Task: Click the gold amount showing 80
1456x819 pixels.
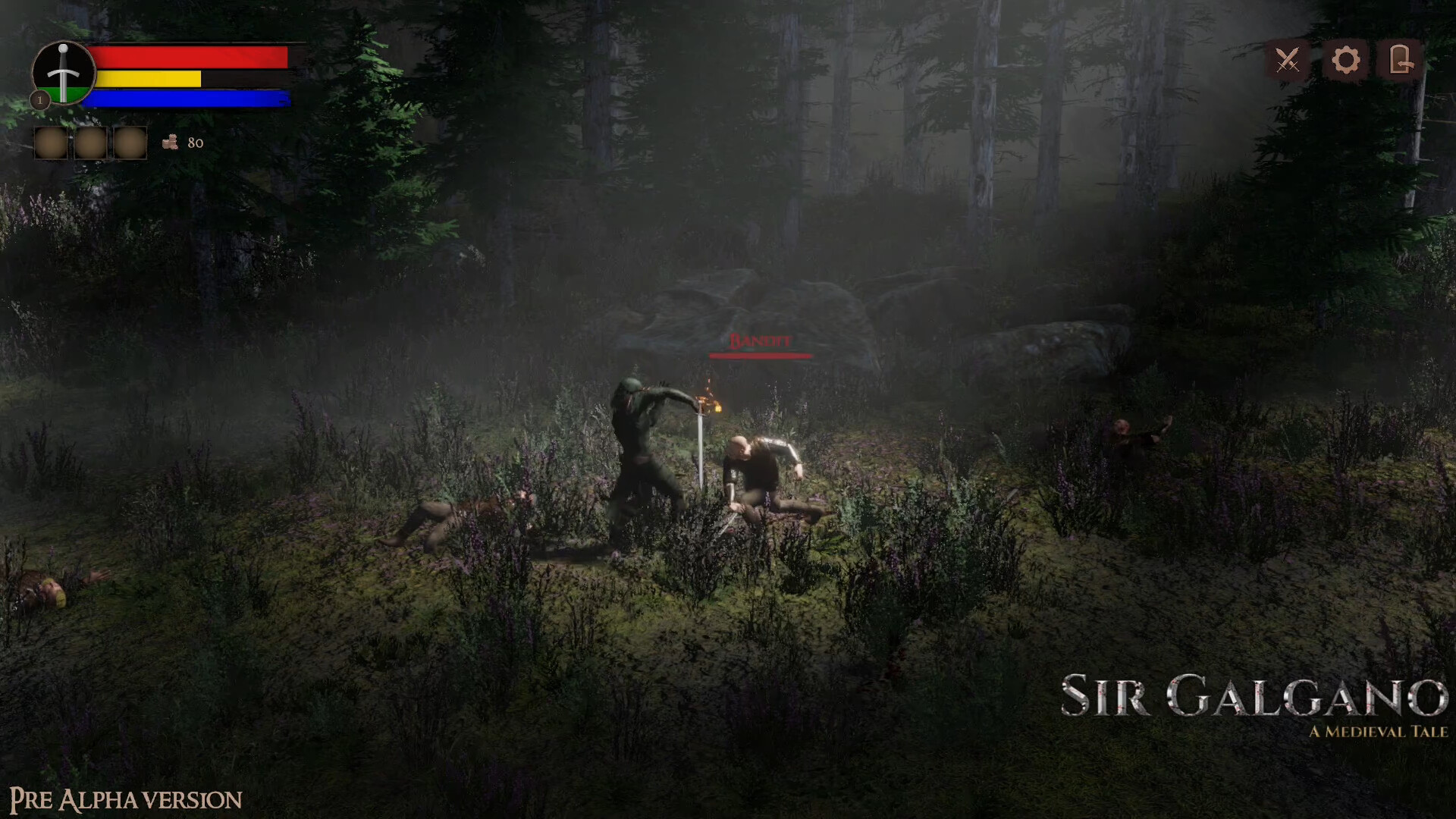Action: (196, 141)
